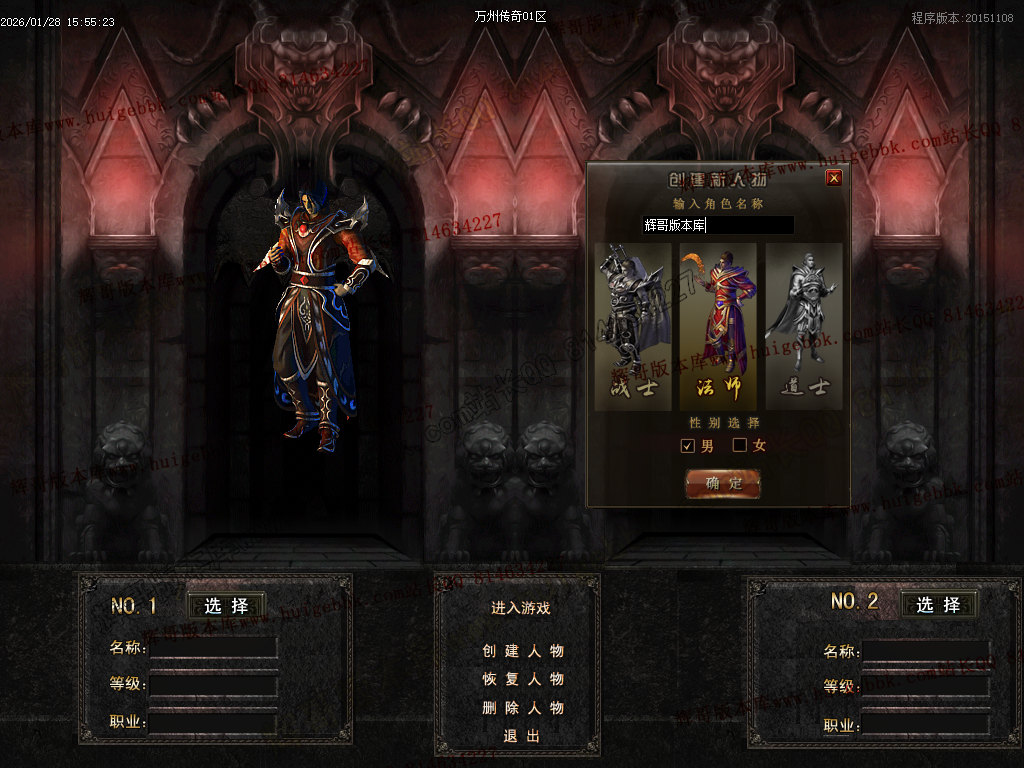This screenshot has width=1024, height=768.
Task: Tick the male (男) gender checkbox
Action: [x=688, y=445]
